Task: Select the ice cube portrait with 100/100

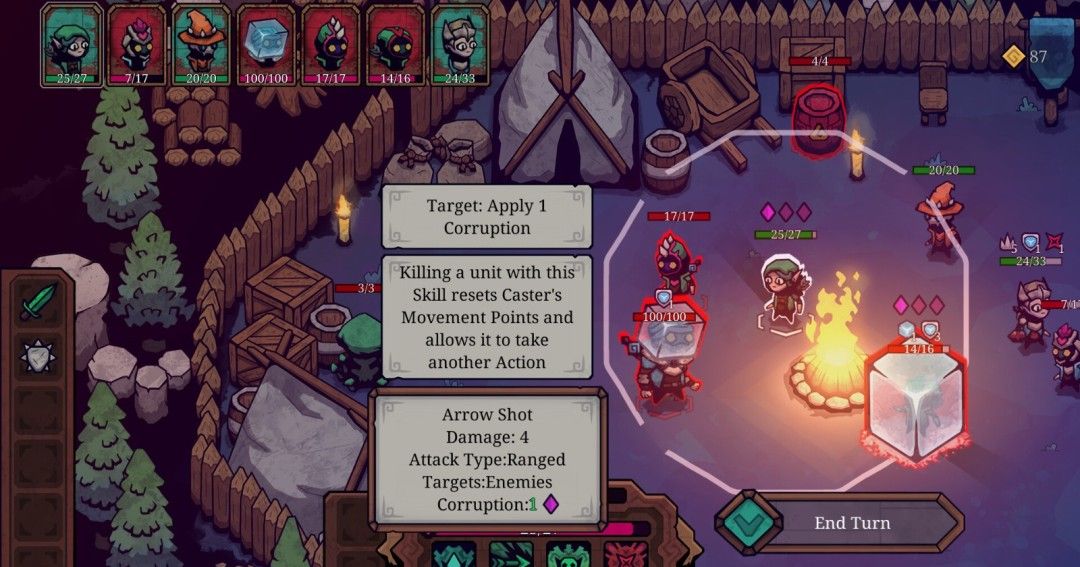Action: [266, 44]
